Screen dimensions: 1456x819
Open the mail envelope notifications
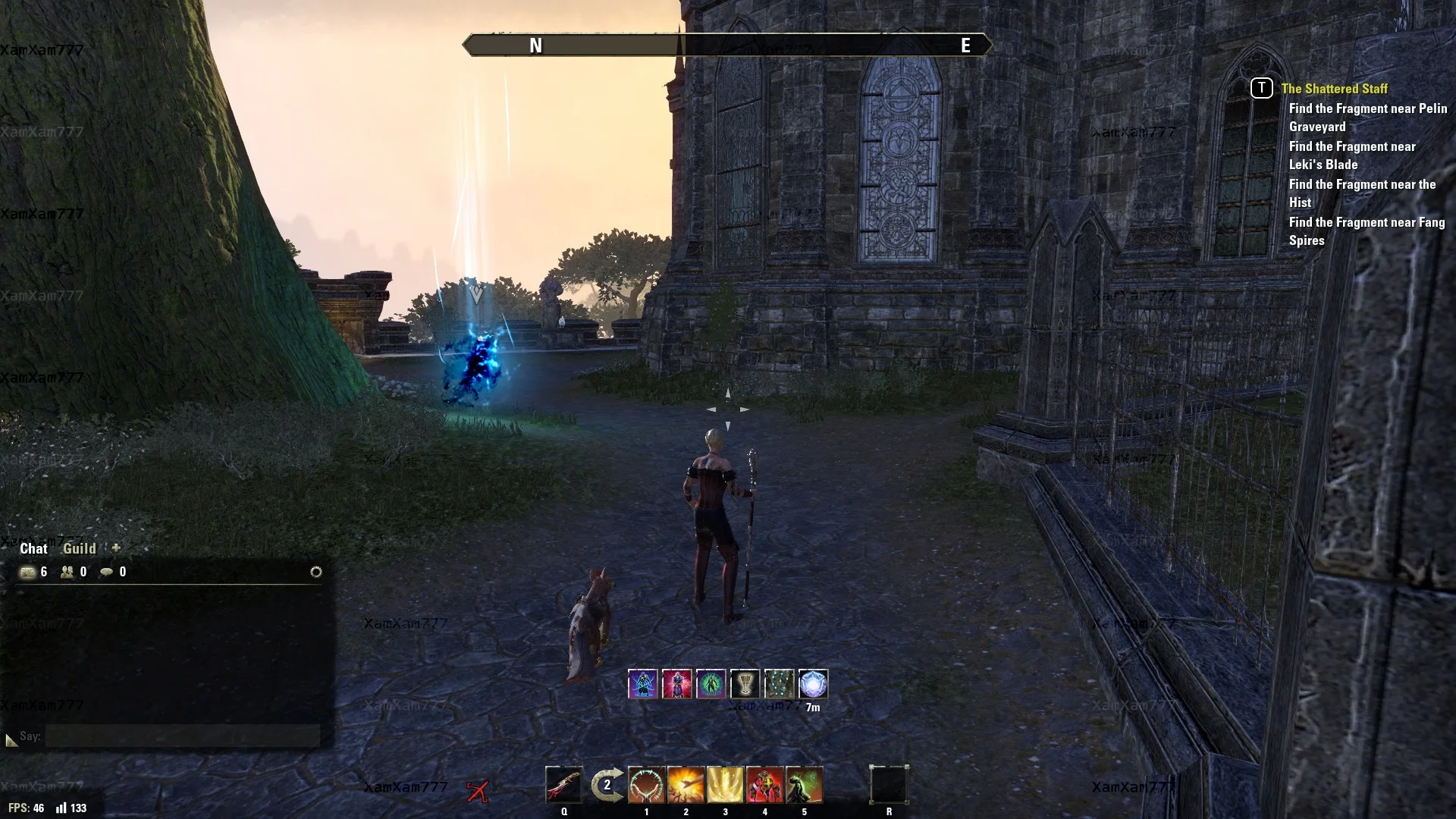(x=27, y=572)
